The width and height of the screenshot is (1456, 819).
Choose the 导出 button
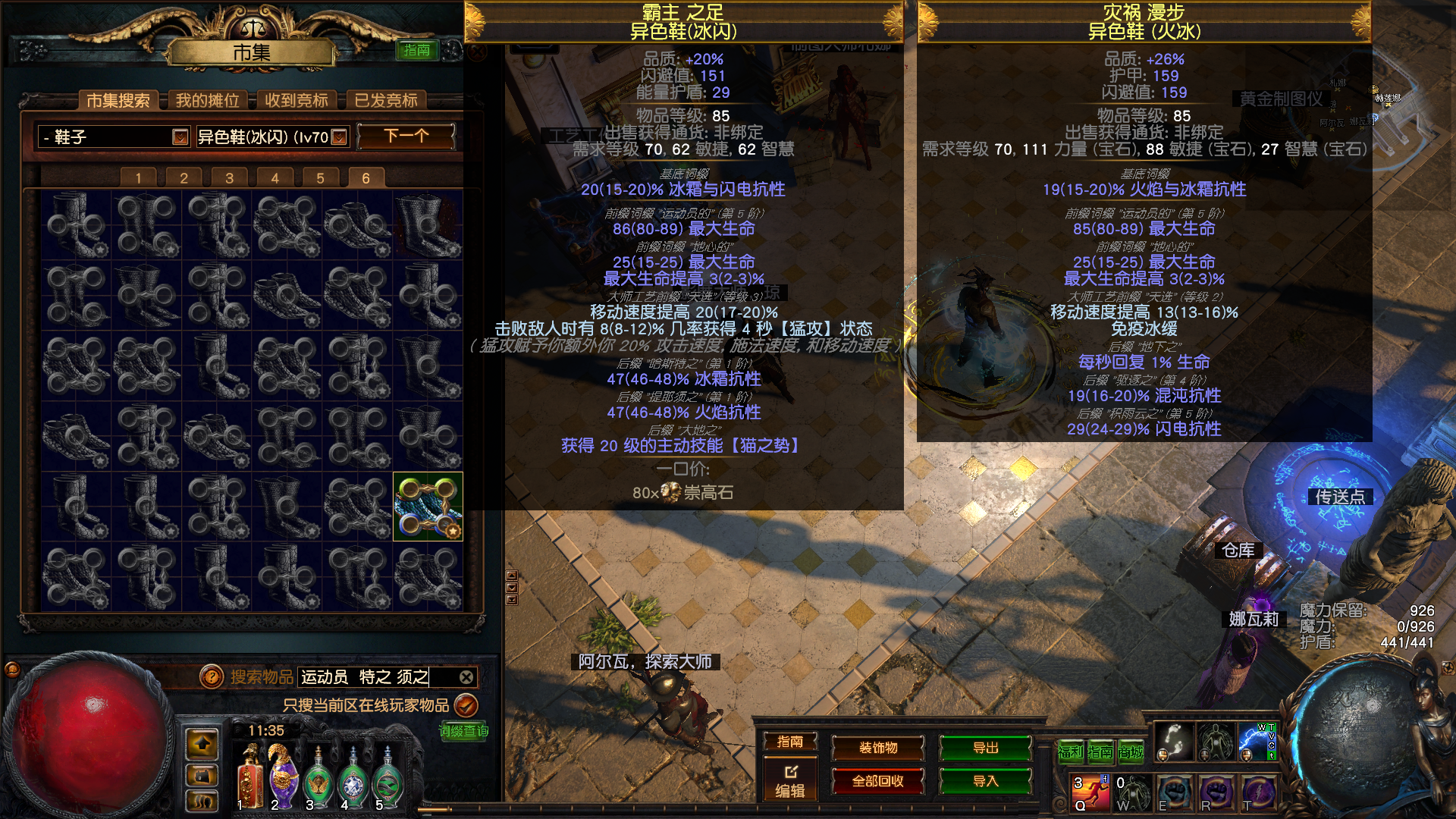click(x=985, y=748)
